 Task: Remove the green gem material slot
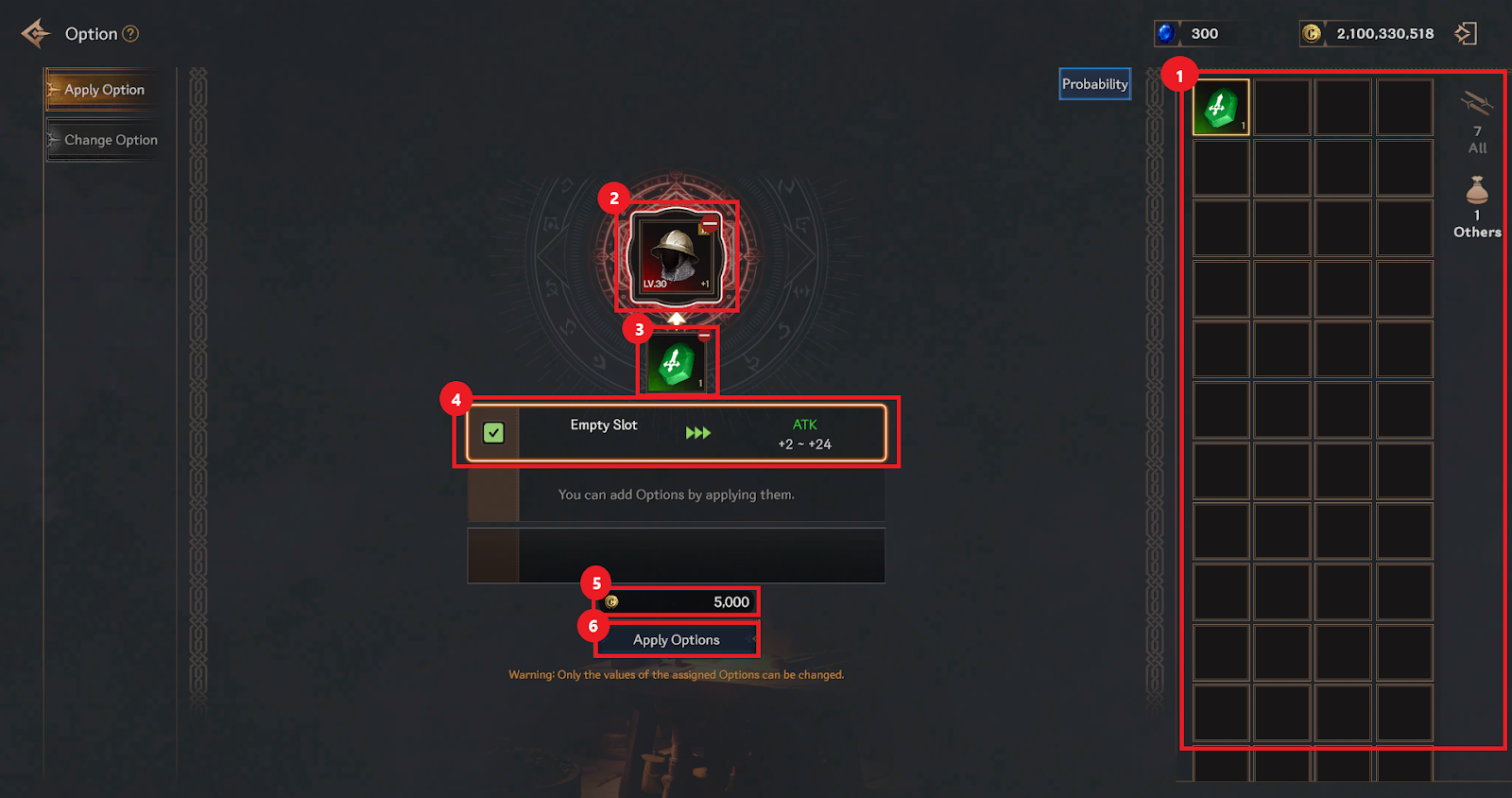click(704, 336)
